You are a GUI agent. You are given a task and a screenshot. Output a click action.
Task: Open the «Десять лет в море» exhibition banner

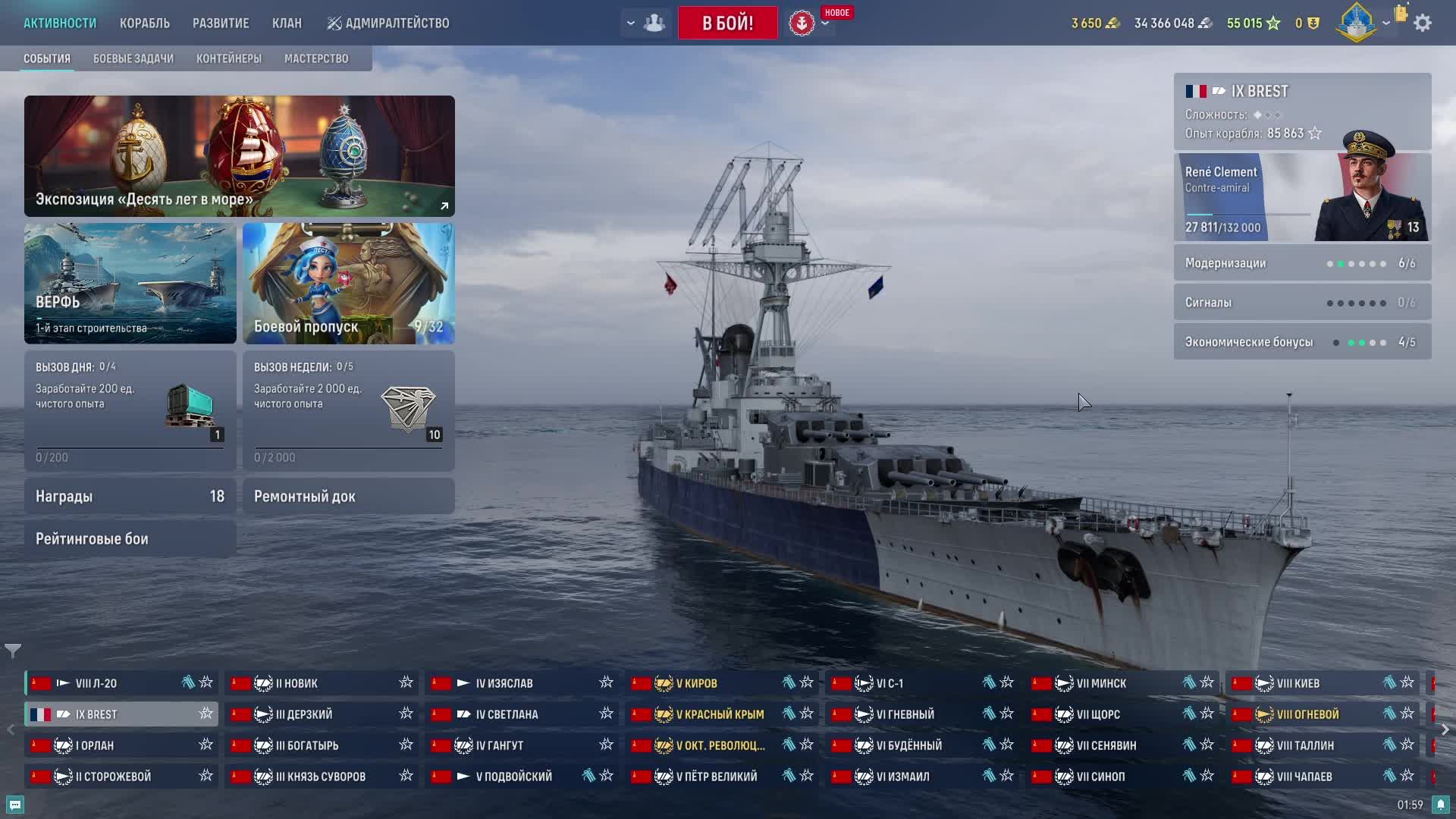(239, 155)
